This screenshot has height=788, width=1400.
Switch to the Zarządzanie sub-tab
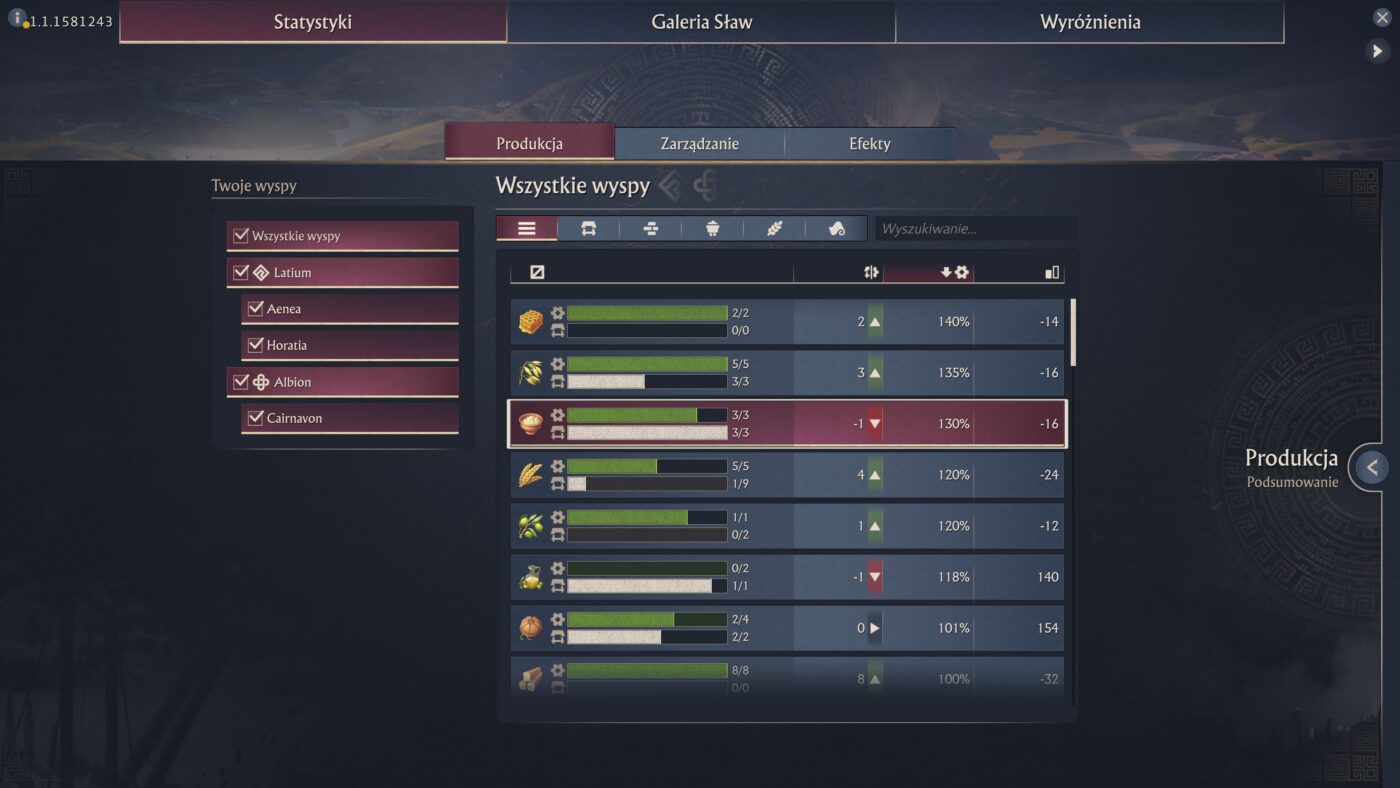point(699,143)
